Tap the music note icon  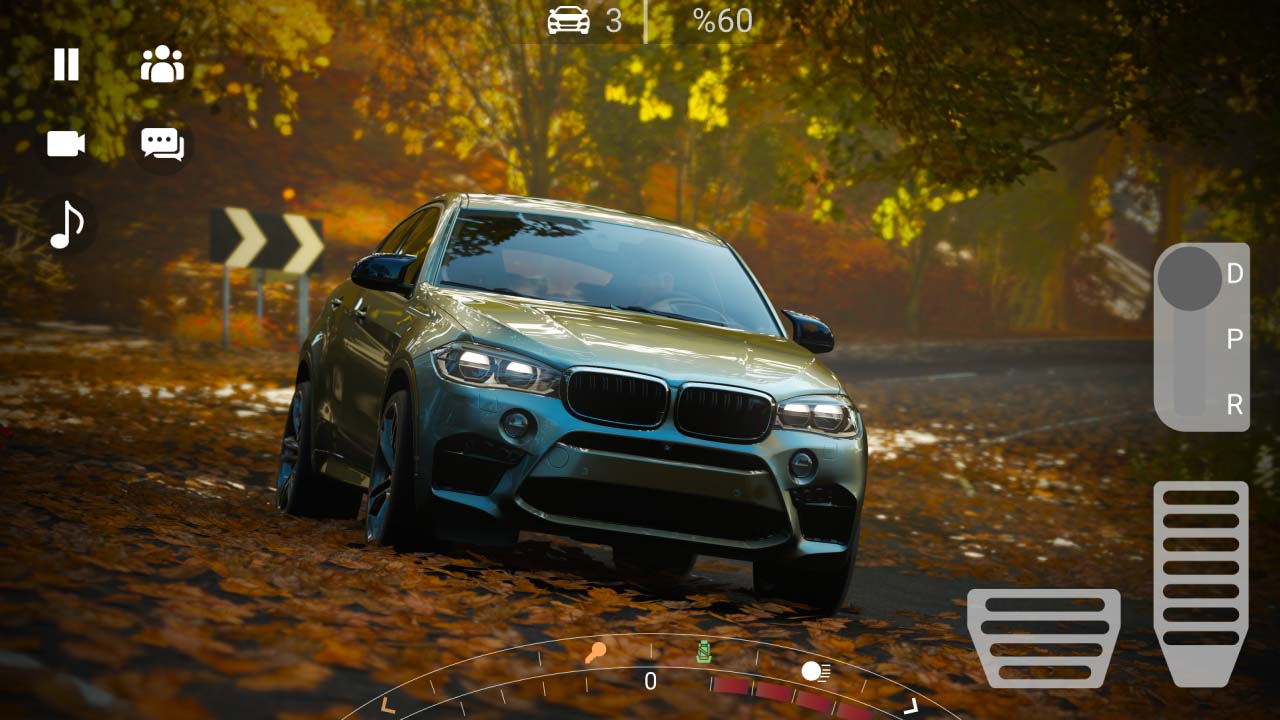click(64, 223)
